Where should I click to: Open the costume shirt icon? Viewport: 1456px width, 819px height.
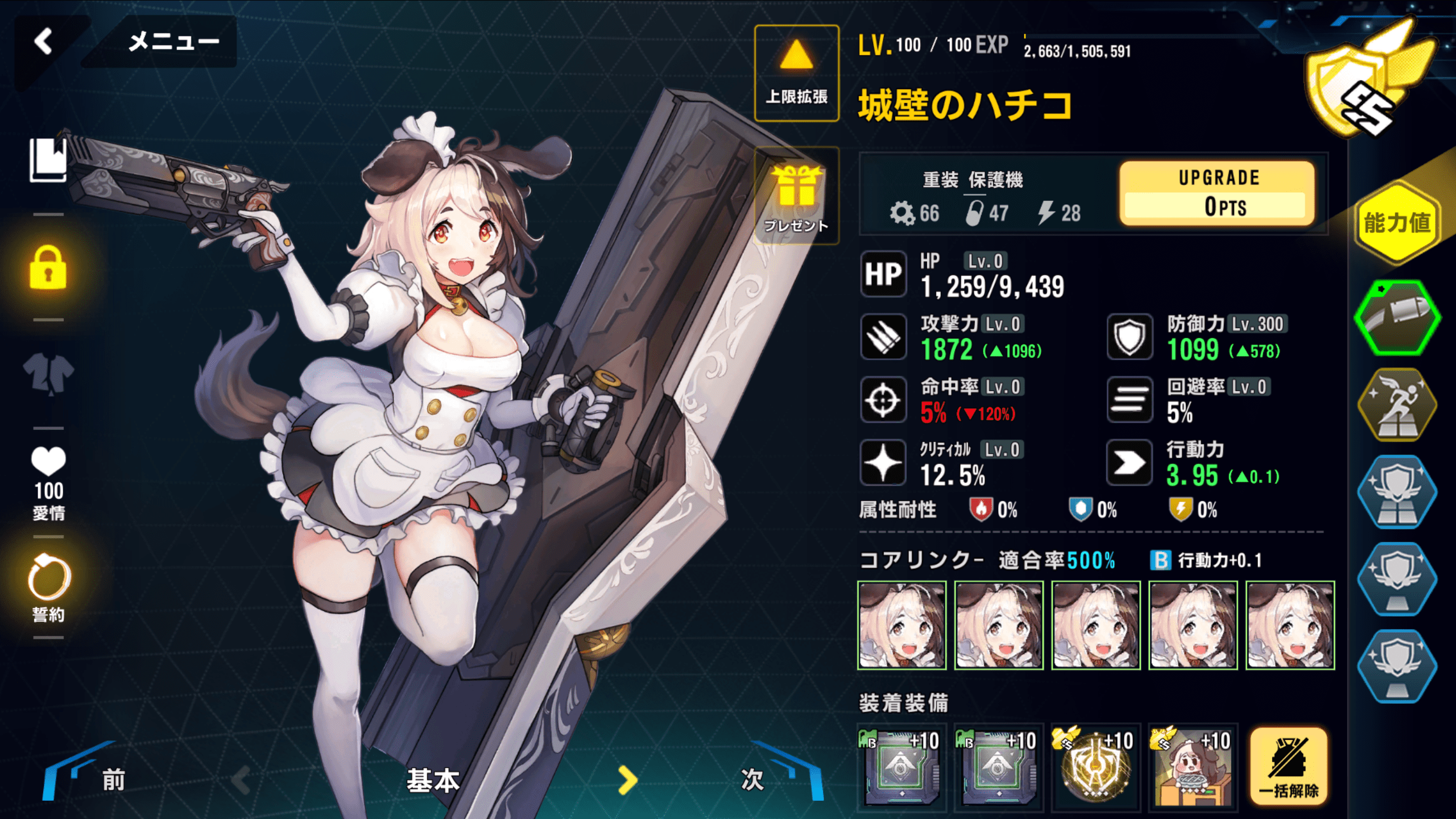[x=48, y=374]
